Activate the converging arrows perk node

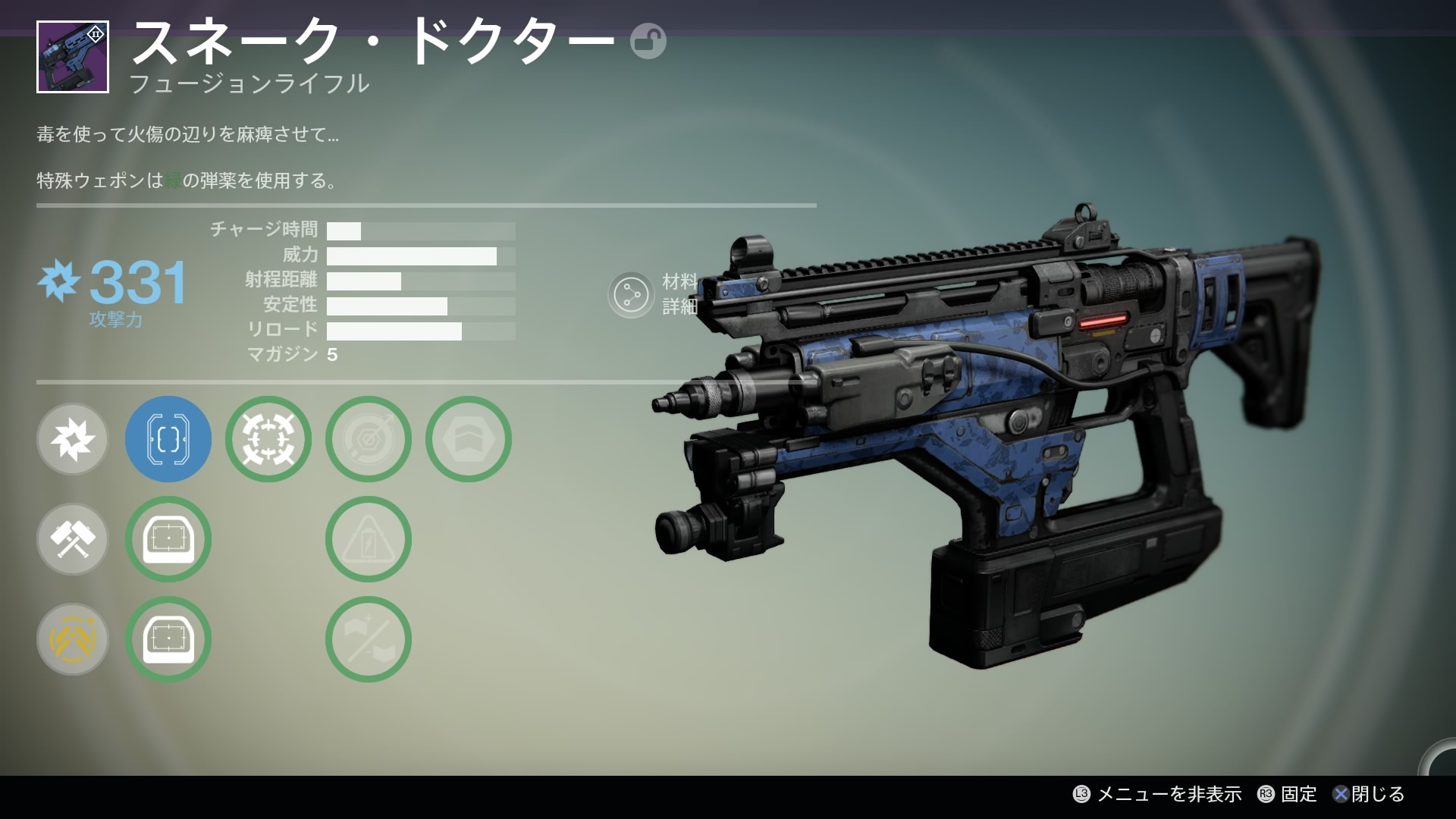point(268,439)
